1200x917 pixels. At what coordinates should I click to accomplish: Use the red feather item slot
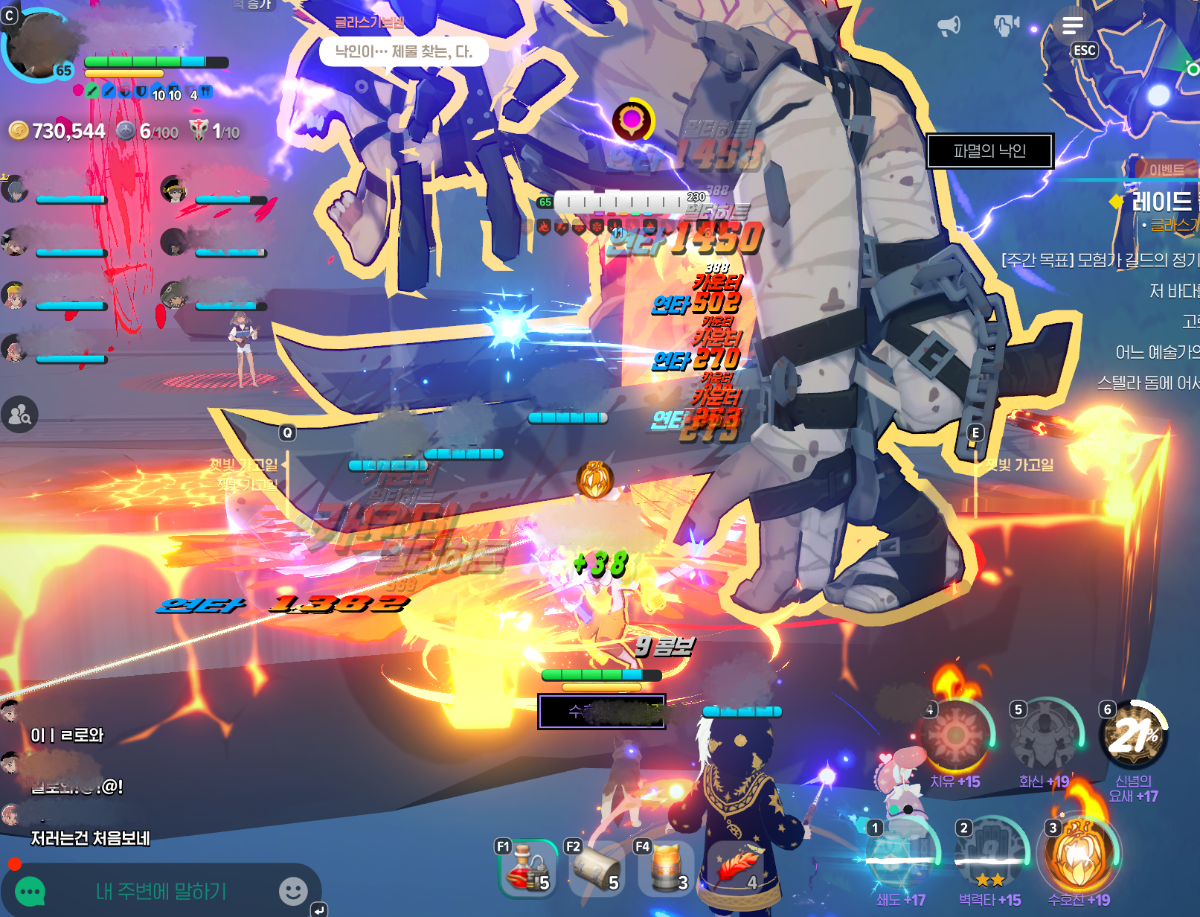[x=735, y=869]
